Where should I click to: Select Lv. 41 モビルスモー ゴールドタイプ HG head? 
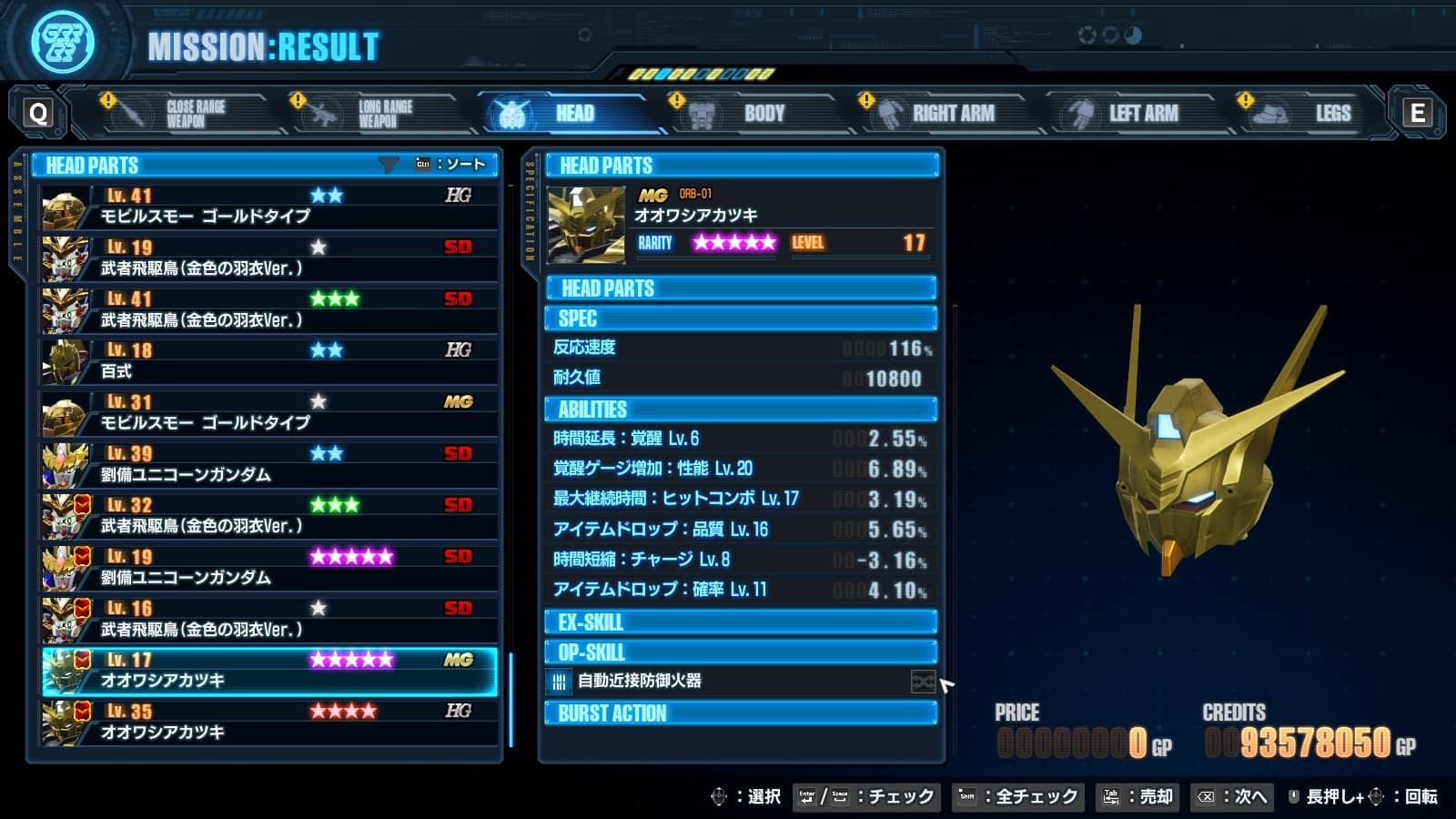click(269, 206)
